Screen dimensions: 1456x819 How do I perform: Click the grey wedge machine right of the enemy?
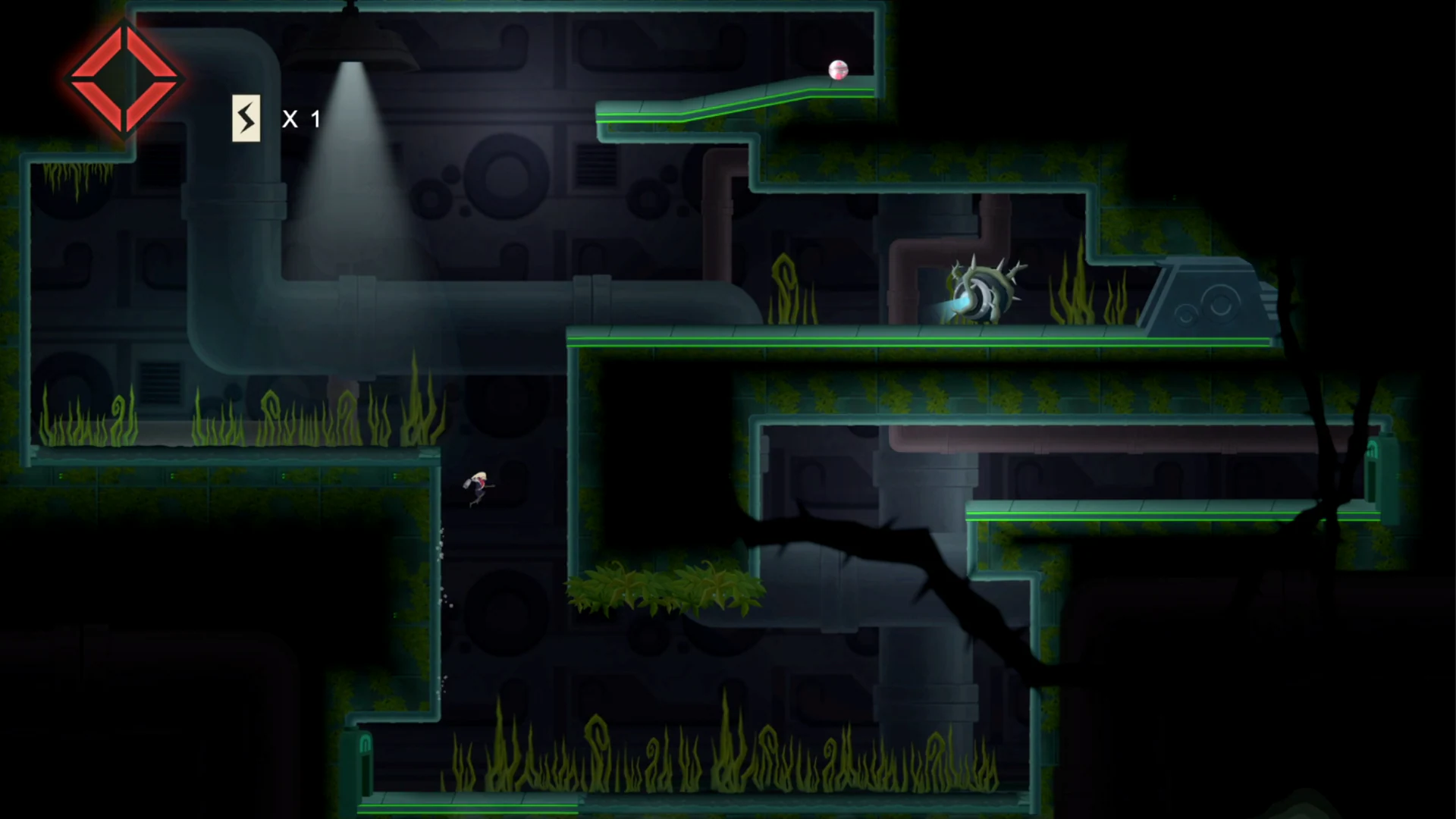coord(1206,296)
